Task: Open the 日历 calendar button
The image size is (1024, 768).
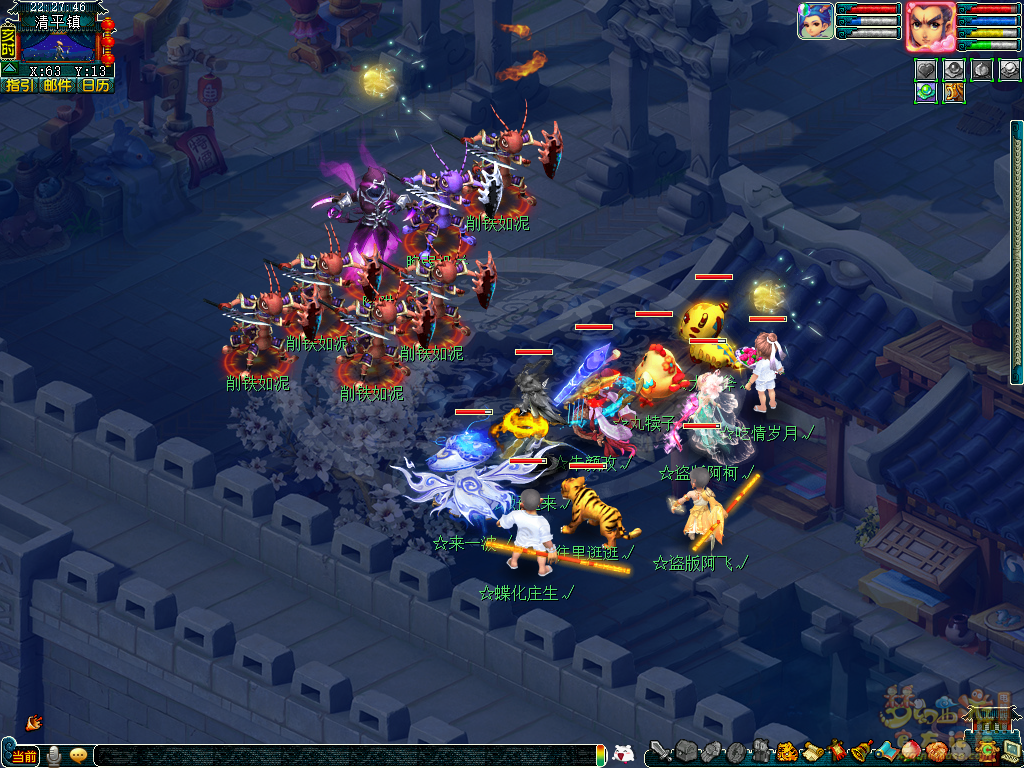Action: [x=96, y=86]
